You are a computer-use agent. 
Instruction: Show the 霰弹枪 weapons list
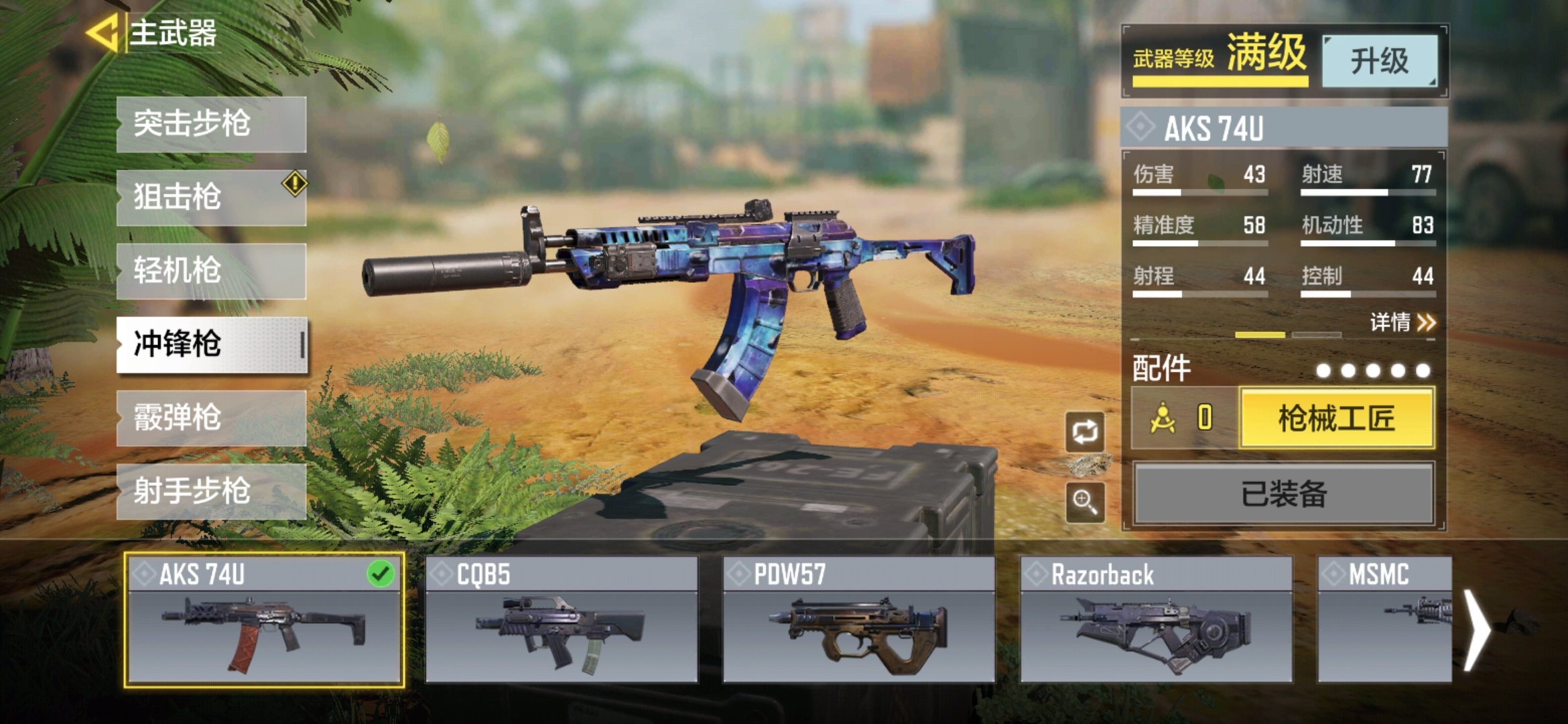(211, 418)
